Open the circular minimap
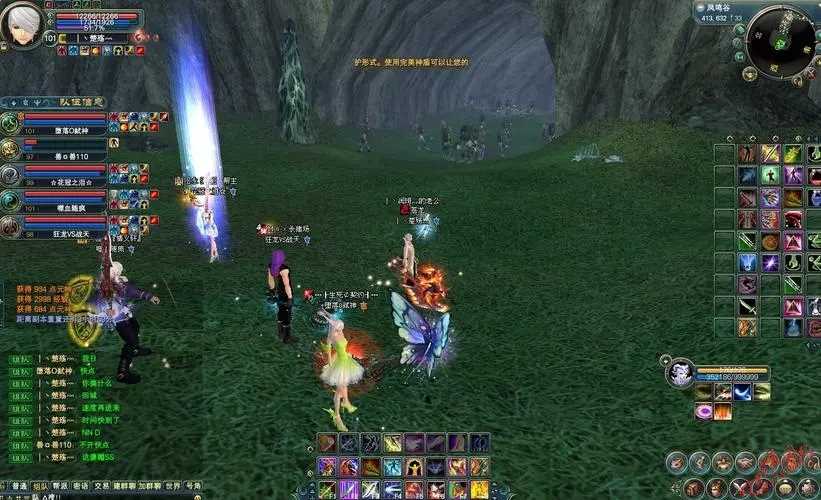 tap(781, 42)
